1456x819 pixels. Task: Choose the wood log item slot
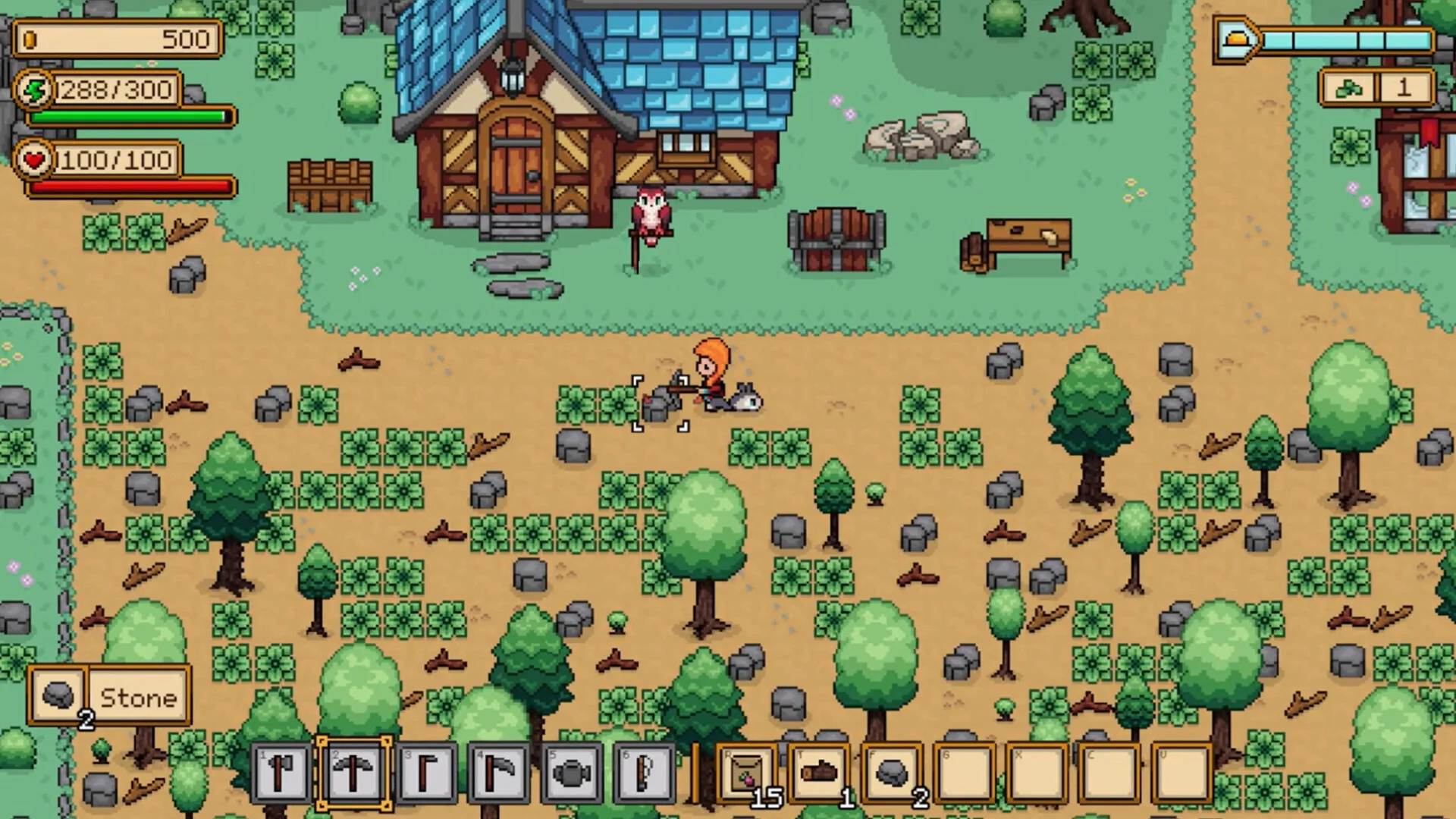(820, 773)
